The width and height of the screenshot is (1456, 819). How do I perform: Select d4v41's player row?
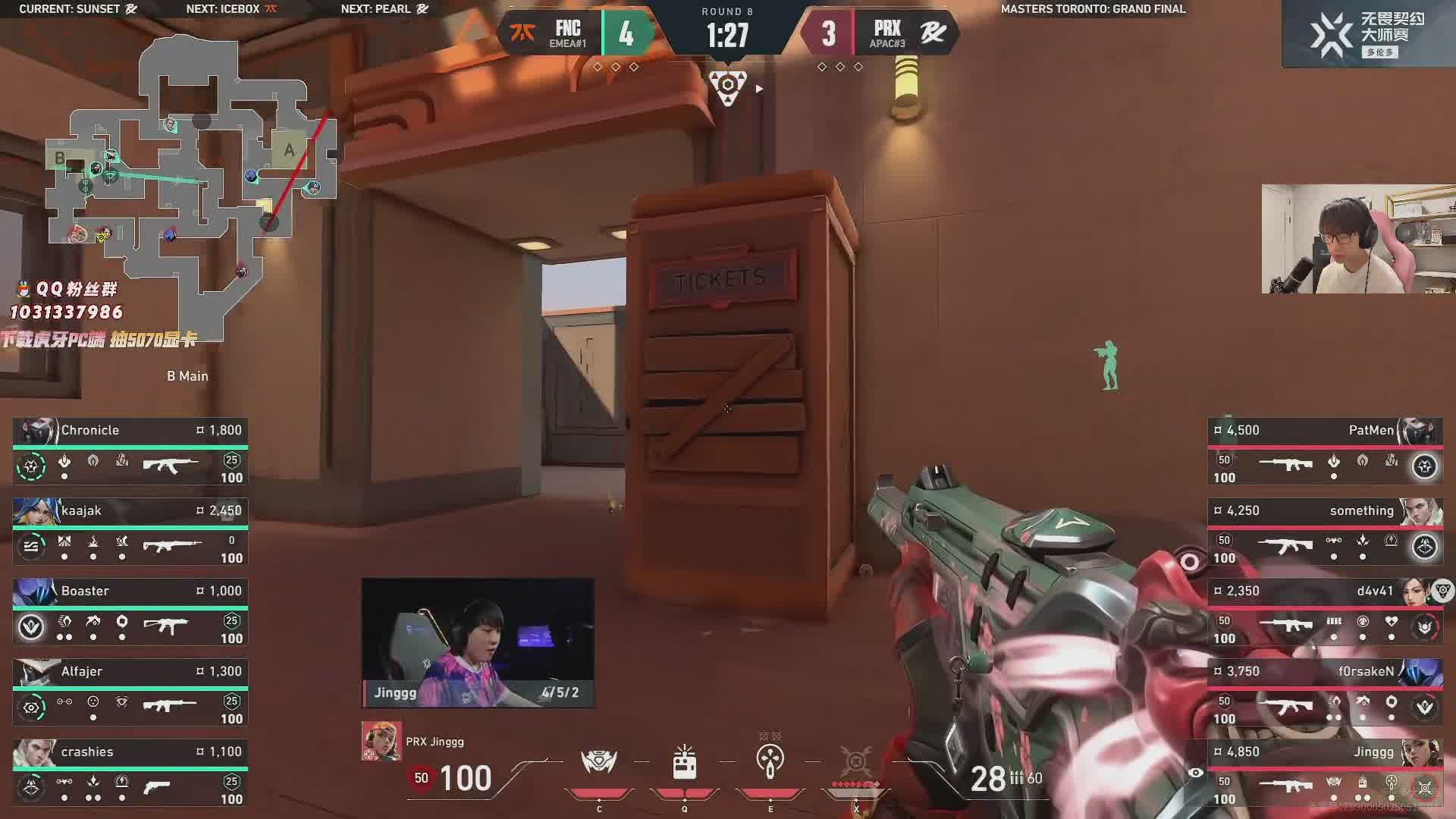pos(1324,613)
